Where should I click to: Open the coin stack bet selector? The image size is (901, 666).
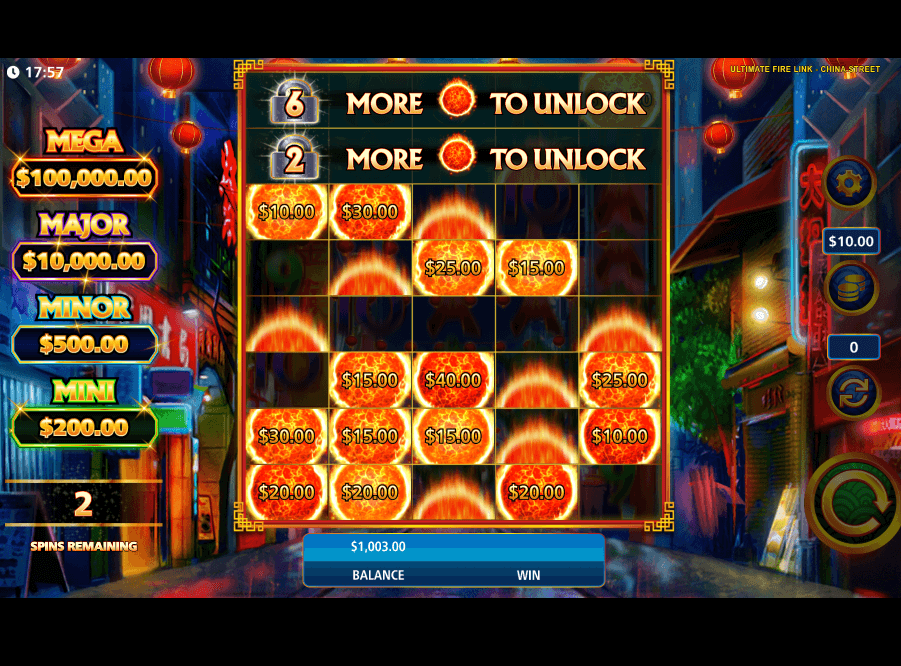coord(852,288)
